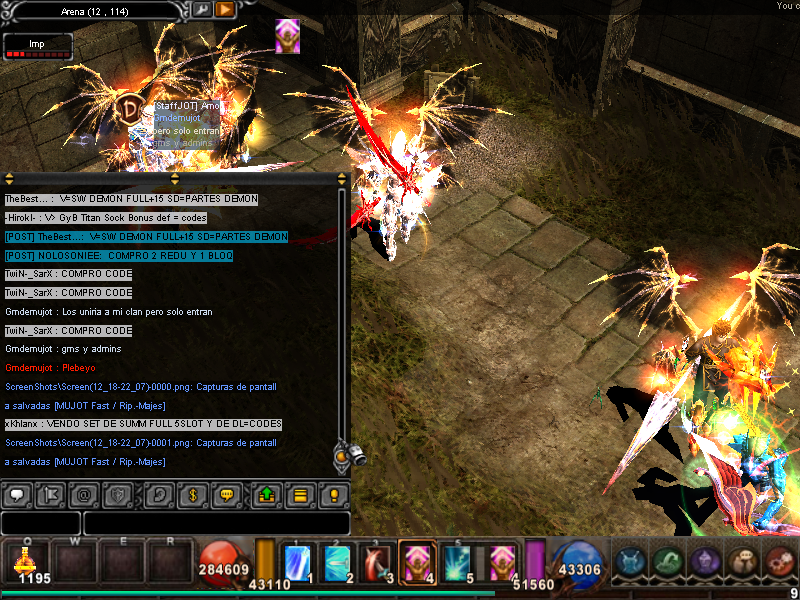Click the yellow stacked lines chat button
The width and height of the screenshot is (800, 600).
pyautogui.click(x=299, y=494)
